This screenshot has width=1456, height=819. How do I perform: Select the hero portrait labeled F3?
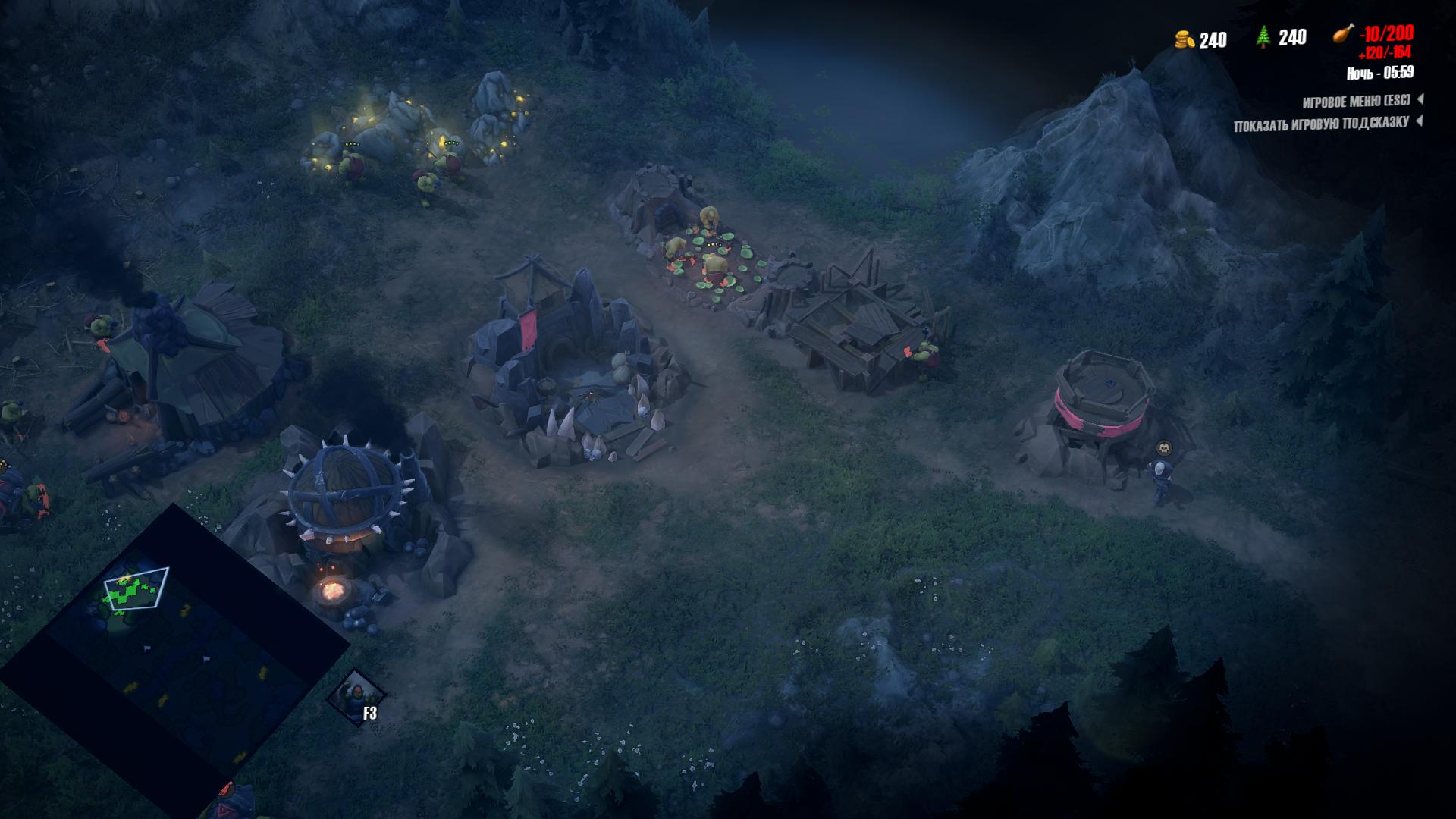click(x=356, y=697)
